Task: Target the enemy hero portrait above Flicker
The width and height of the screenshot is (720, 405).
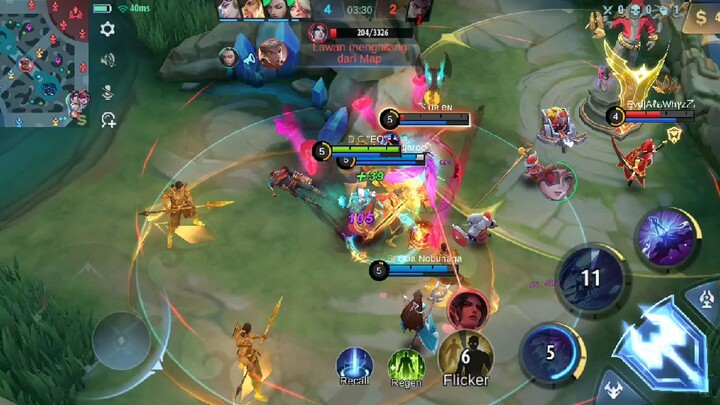Action: click(x=467, y=309)
